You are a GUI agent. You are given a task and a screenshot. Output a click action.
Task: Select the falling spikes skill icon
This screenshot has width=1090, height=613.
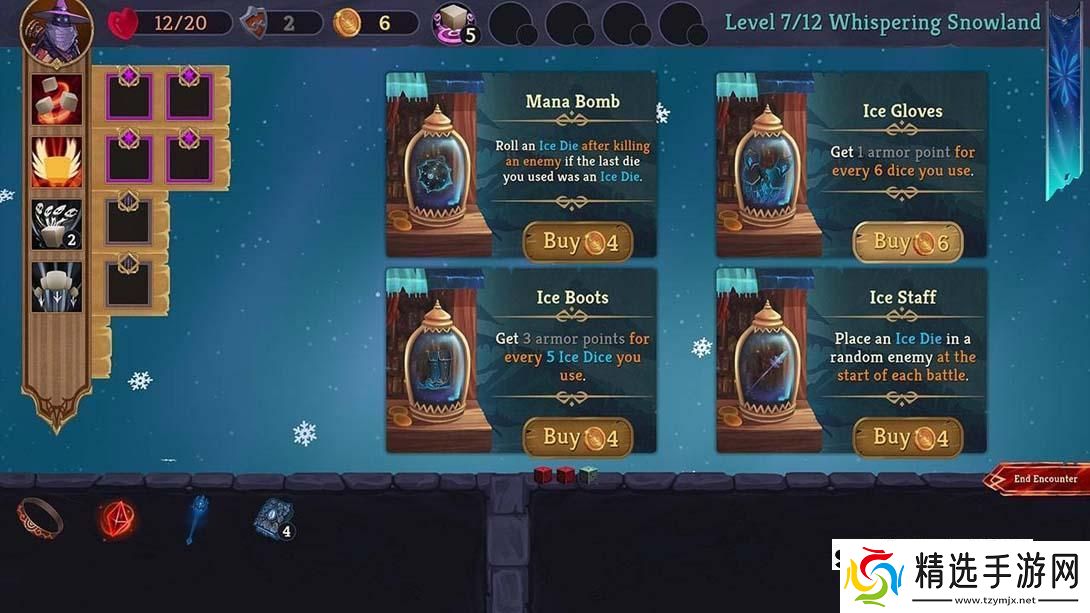point(57,286)
